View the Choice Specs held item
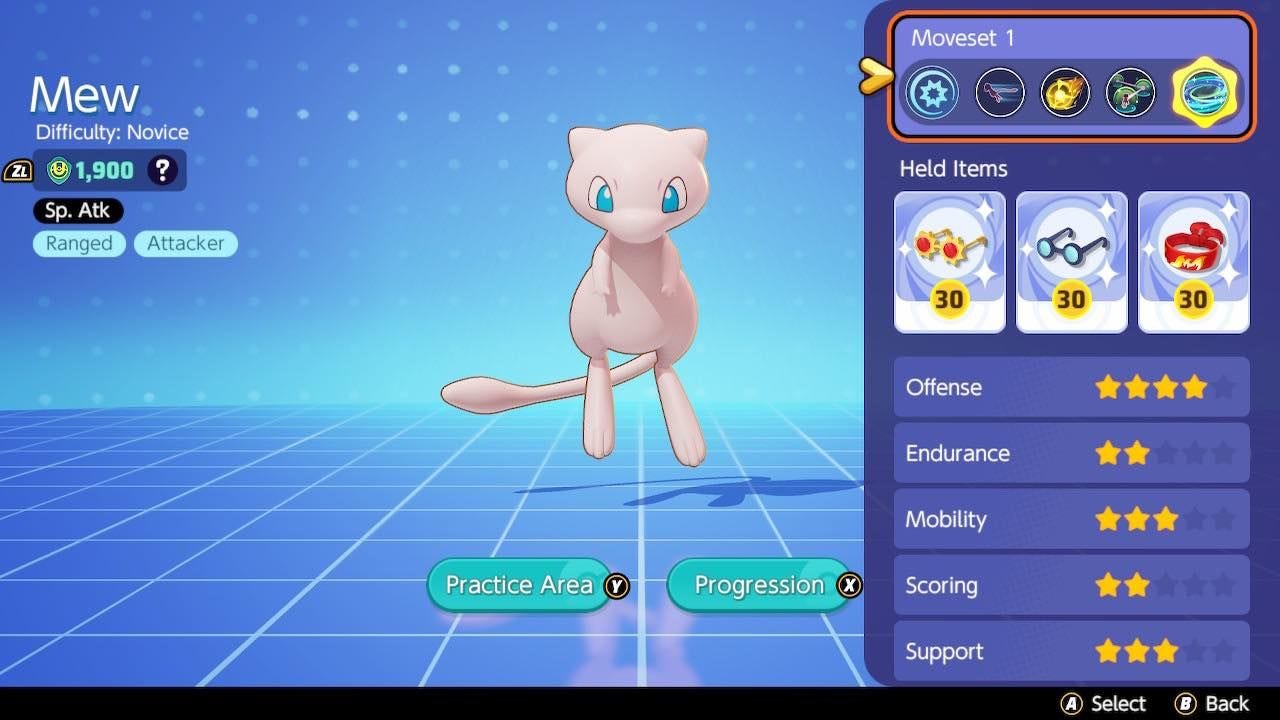The width and height of the screenshot is (1280, 720). pyautogui.click(x=949, y=260)
